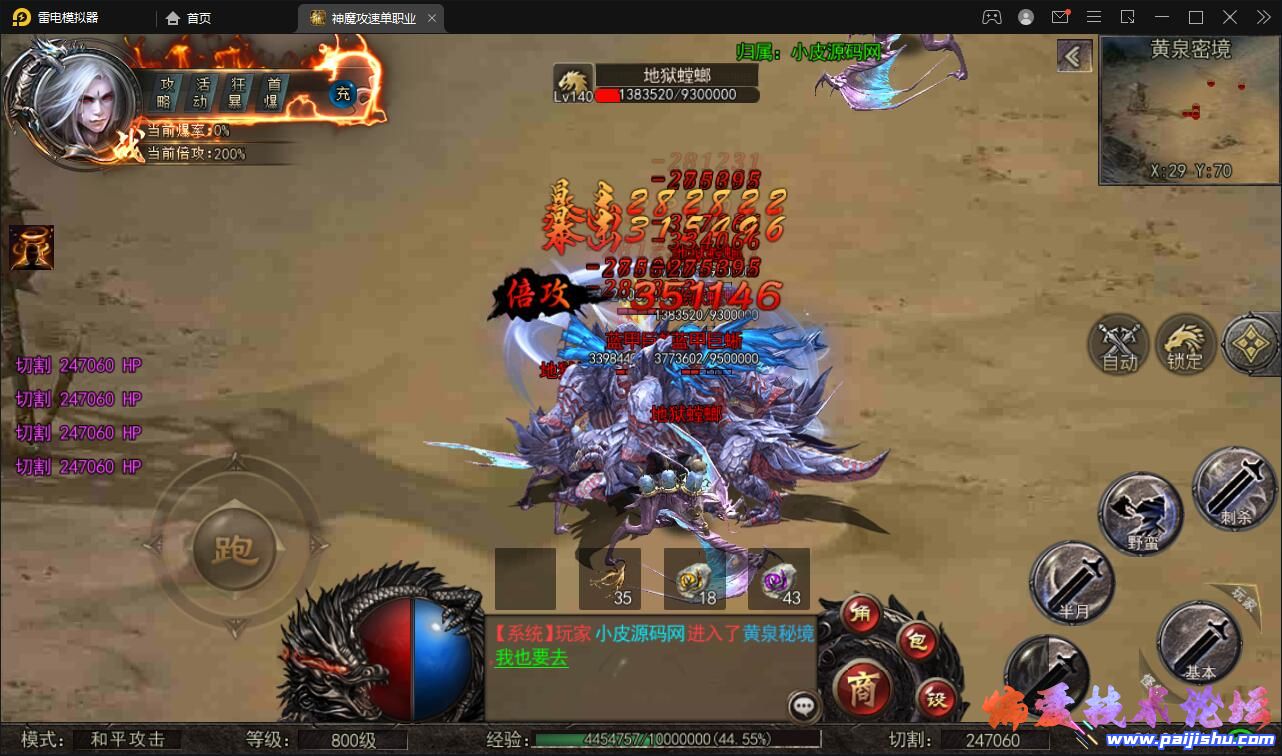Activate the 锁定 target lock button
This screenshot has height=756, width=1282.
1185,345
